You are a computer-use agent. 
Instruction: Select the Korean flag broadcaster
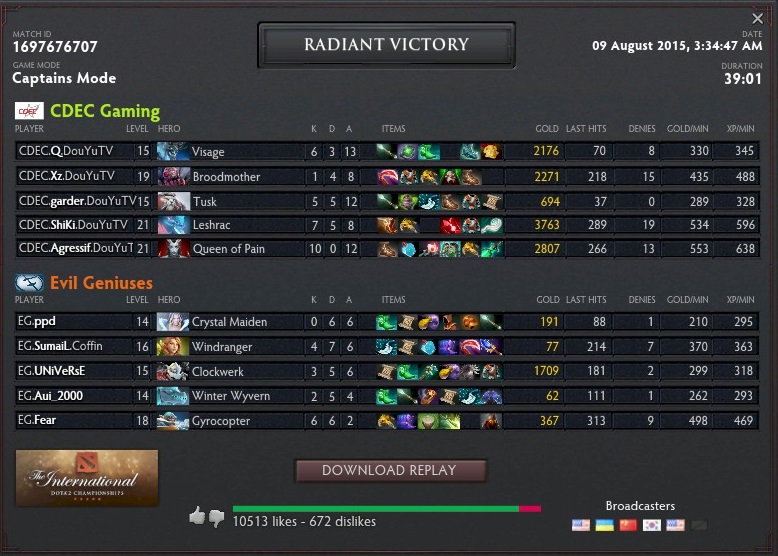point(652,525)
